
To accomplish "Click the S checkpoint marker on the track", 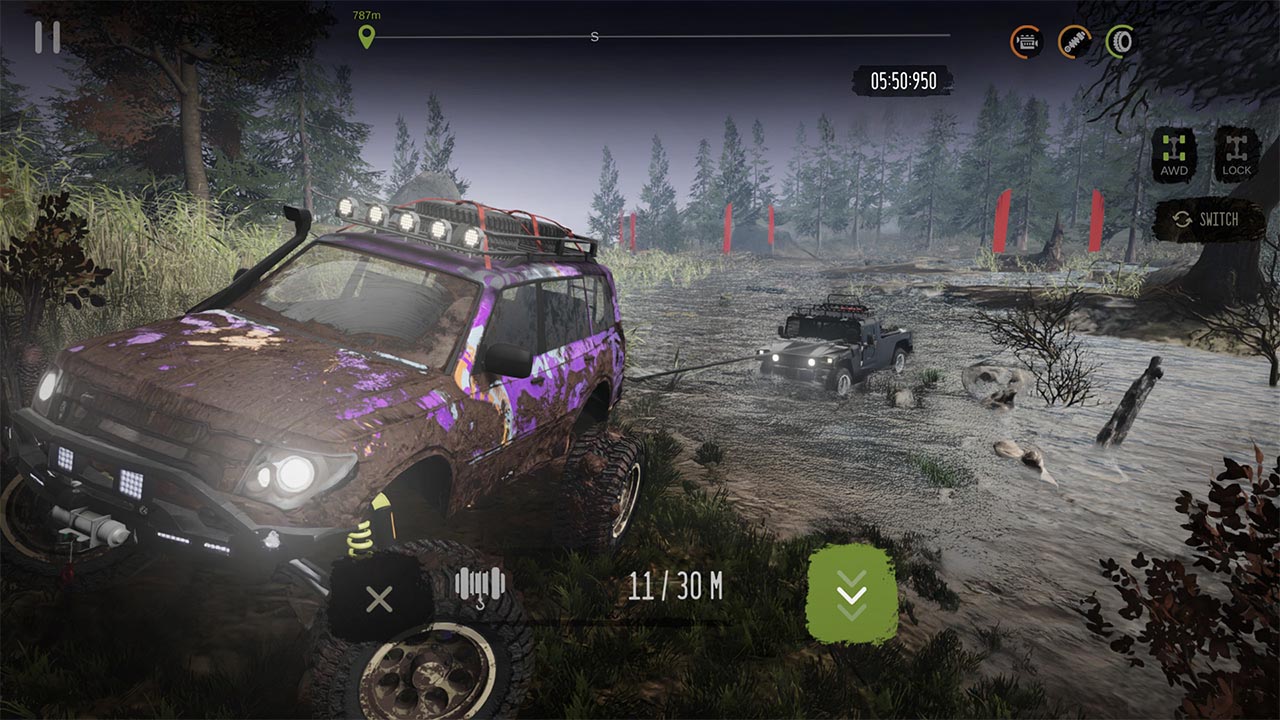I will (594, 37).
